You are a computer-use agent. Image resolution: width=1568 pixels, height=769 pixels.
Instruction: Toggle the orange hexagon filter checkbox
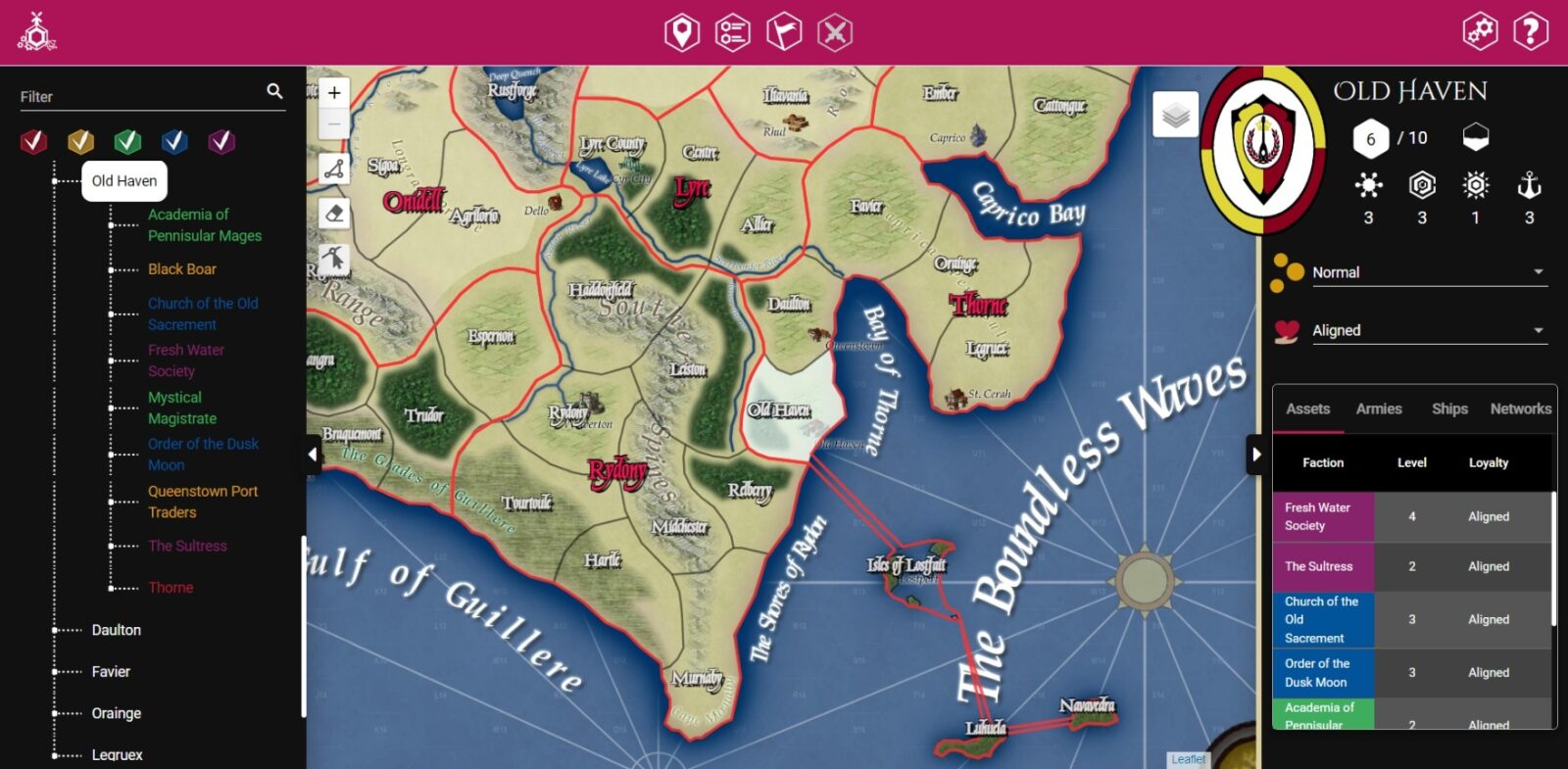click(x=80, y=141)
